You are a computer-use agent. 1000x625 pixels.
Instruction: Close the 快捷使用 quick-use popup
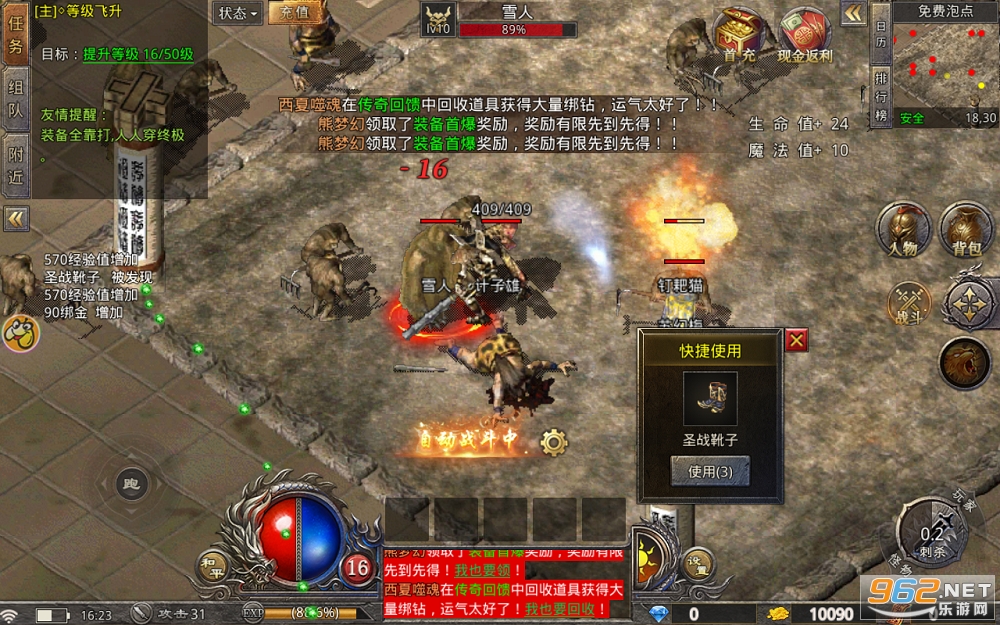[796, 340]
